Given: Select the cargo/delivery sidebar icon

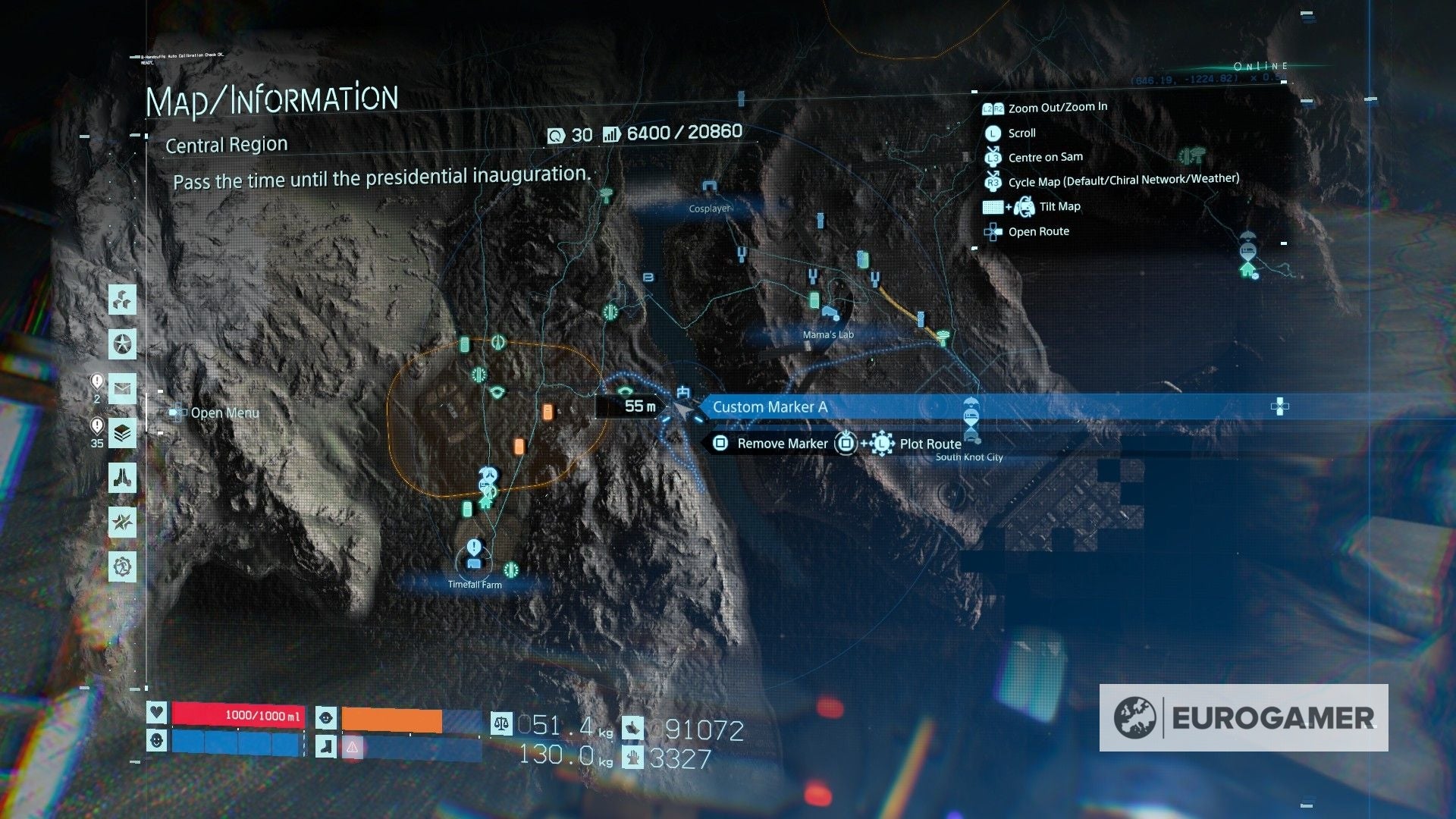Looking at the screenshot, I should click(122, 300).
